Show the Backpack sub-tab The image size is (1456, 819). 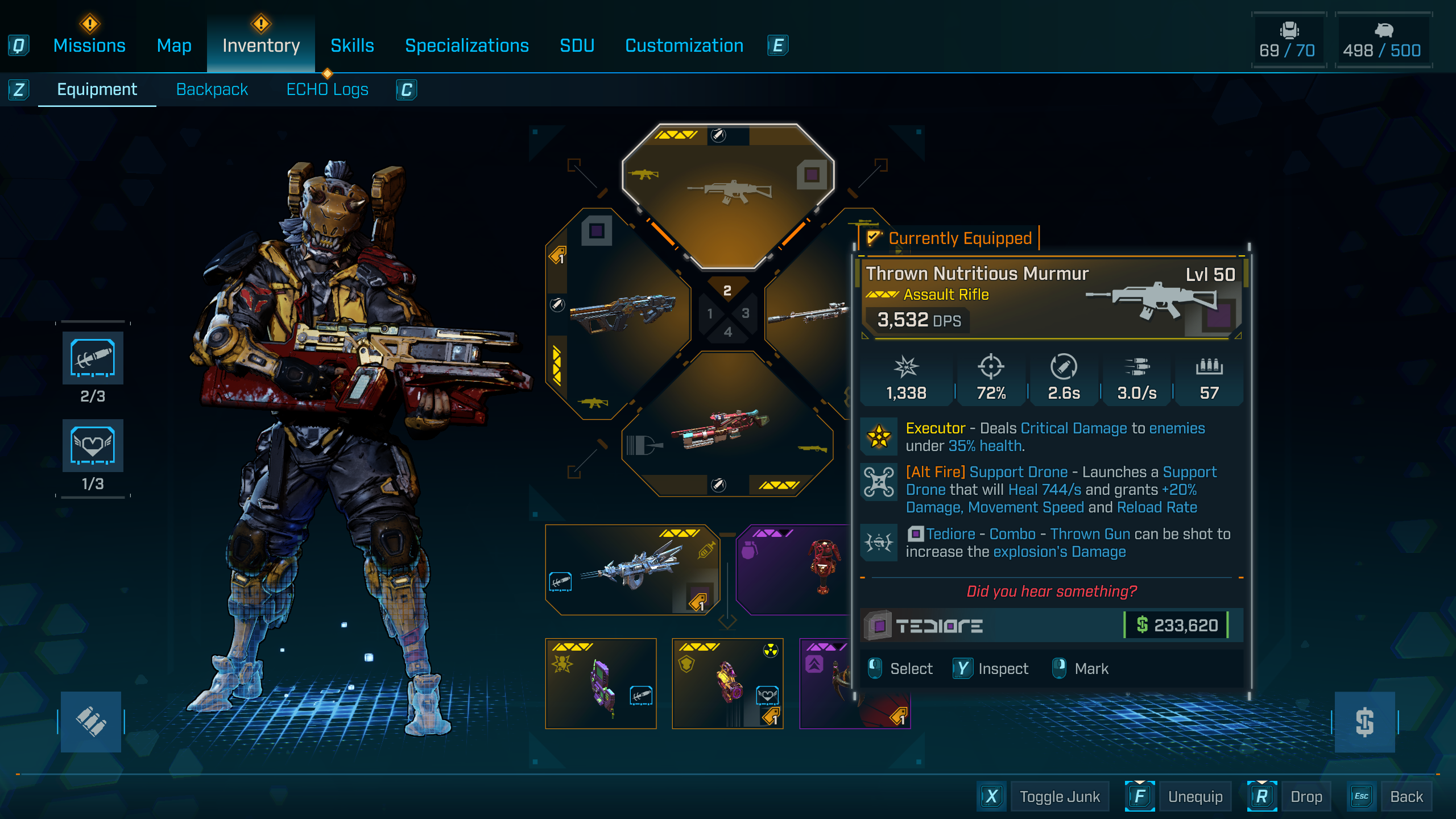tap(212, 89)
